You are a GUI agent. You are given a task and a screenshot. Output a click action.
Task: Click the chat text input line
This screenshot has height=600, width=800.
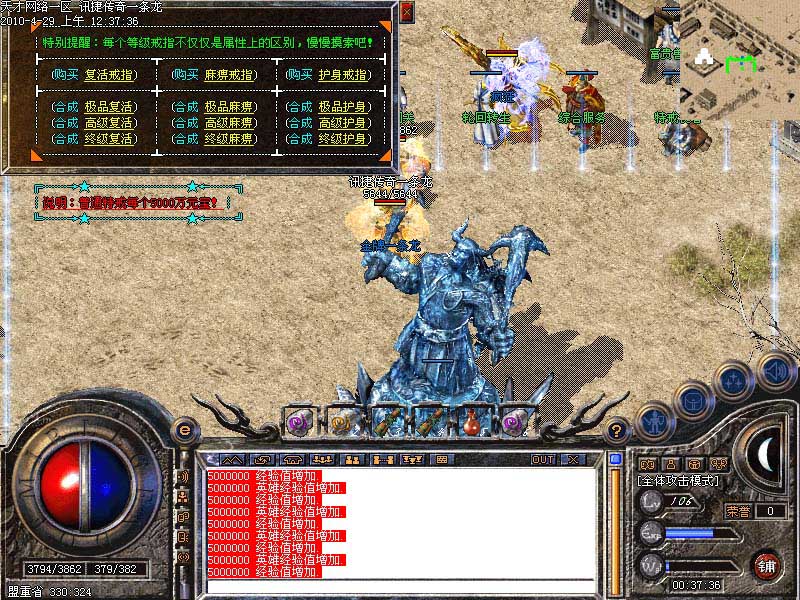400,586
